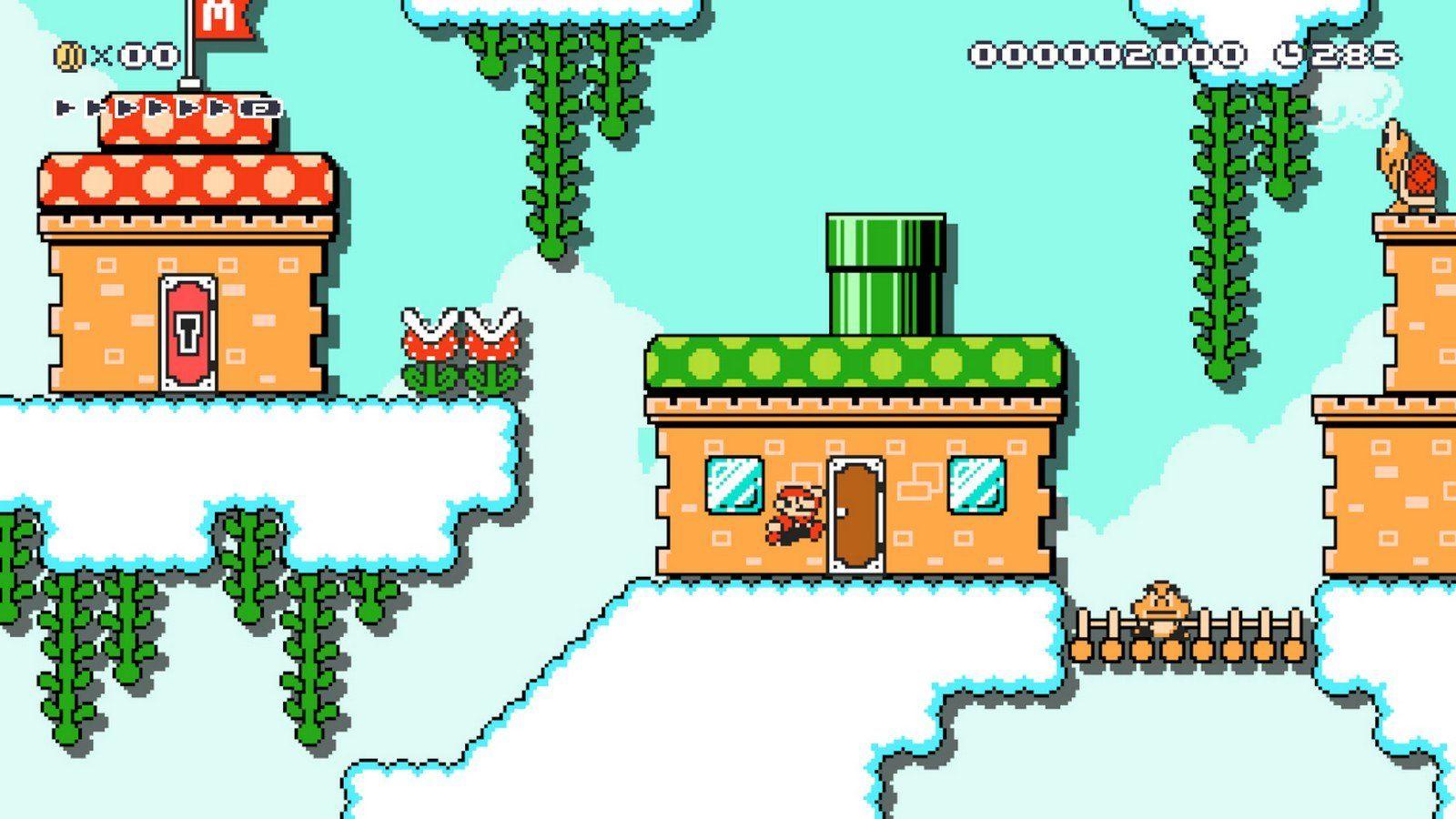The width and height of the screenshot is (1456, 819).
Task: Click the left Piranha Plant
Action: click(428, 350)
